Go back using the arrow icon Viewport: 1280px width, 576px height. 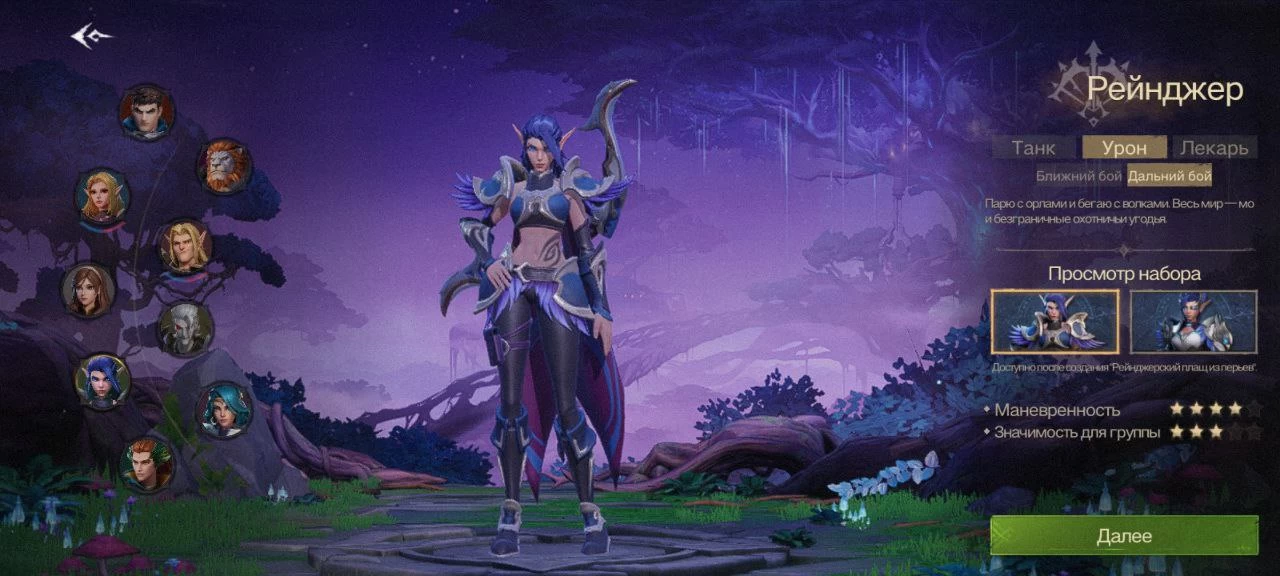91,37
